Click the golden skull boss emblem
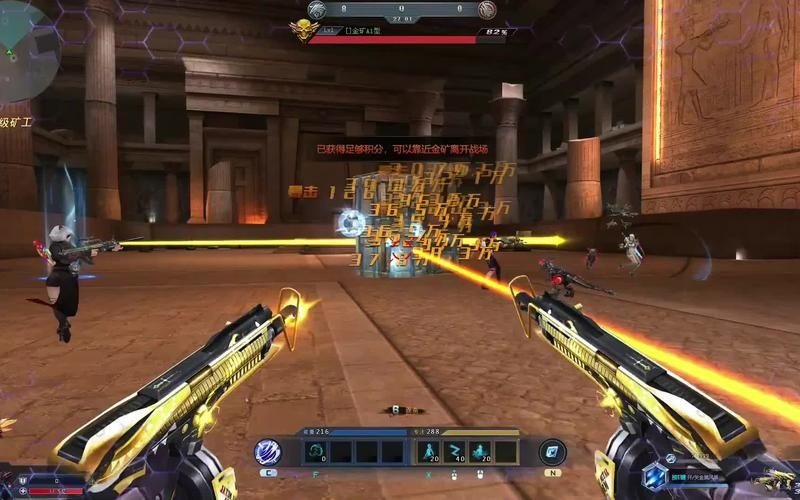Image resolution: width=800 pixels, height=500 pixels. (301, 31)
